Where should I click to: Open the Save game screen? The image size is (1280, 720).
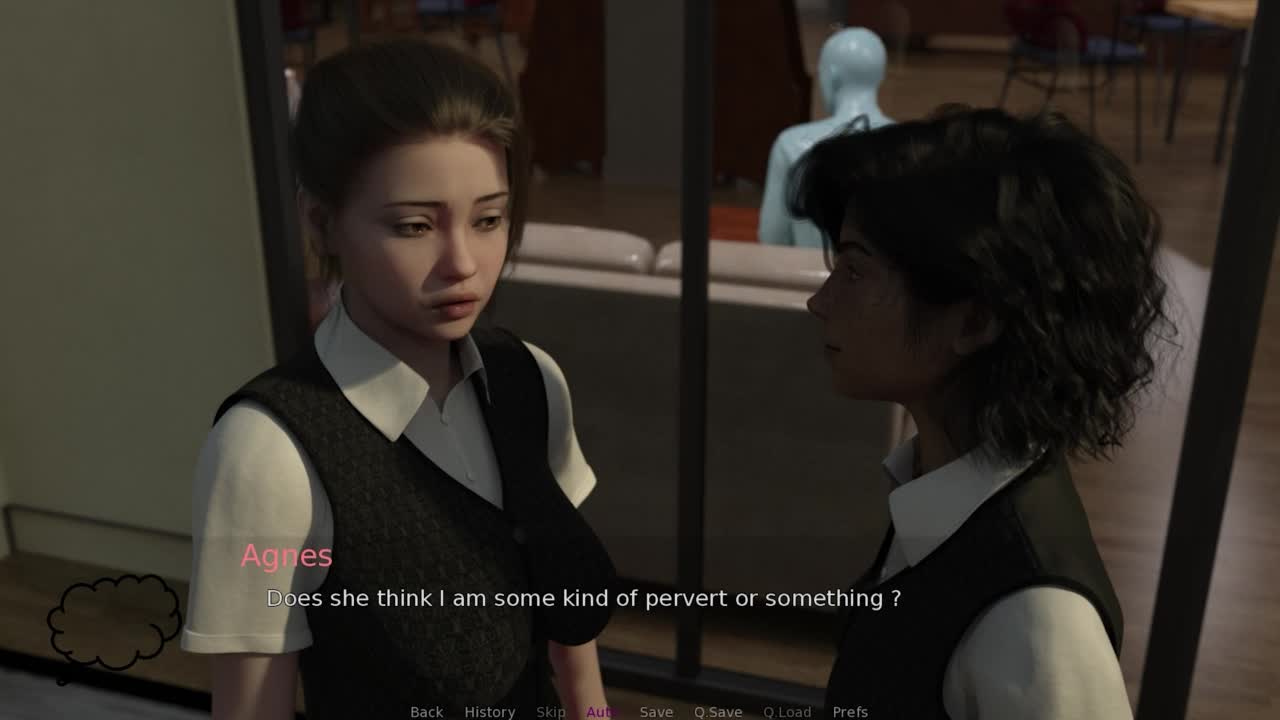point(656,711)
